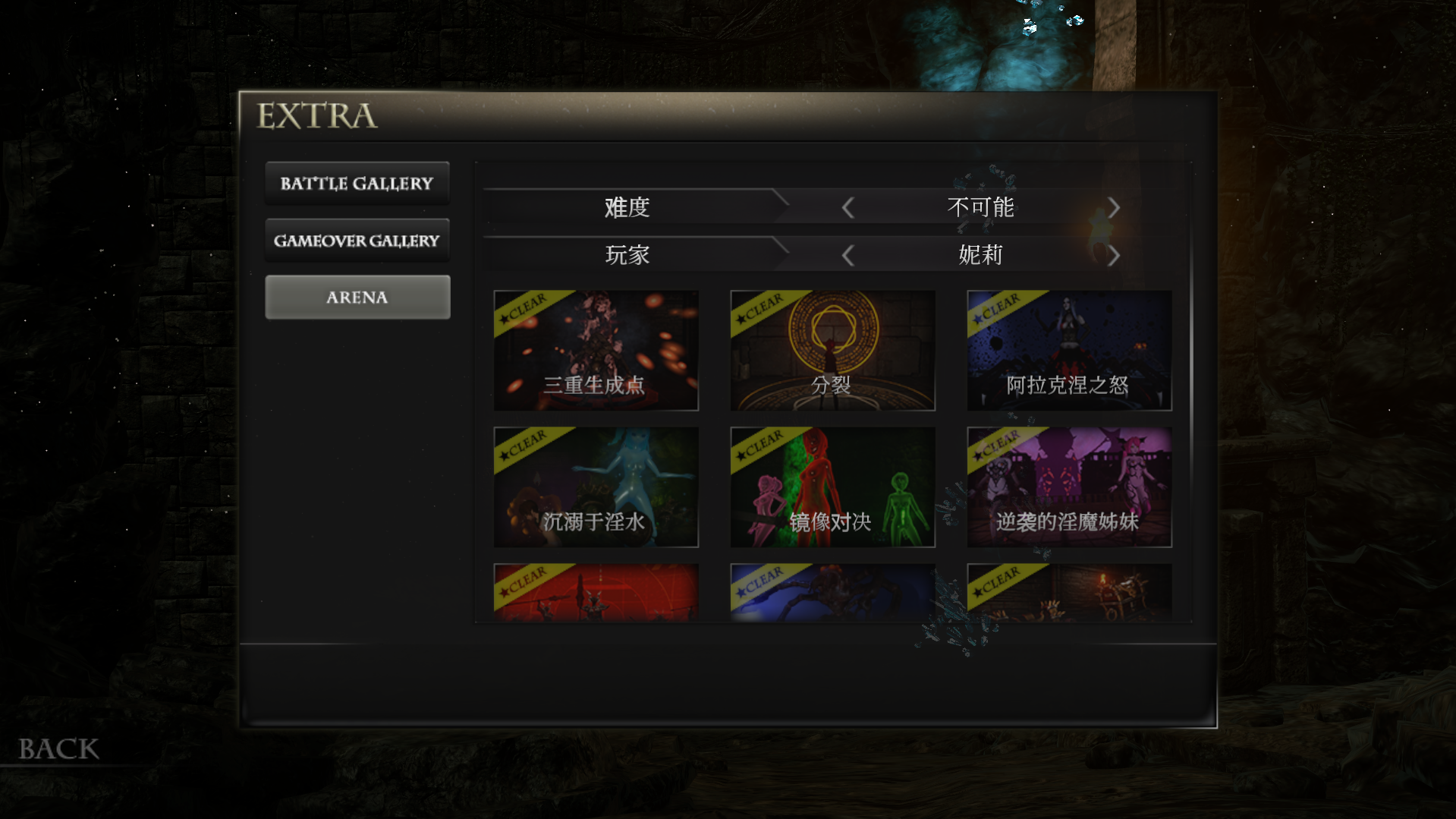Pick the torch-lit dungeon arena thumbnail
The width and height of the screenshot is (1456, 819).
(1069, 593)
